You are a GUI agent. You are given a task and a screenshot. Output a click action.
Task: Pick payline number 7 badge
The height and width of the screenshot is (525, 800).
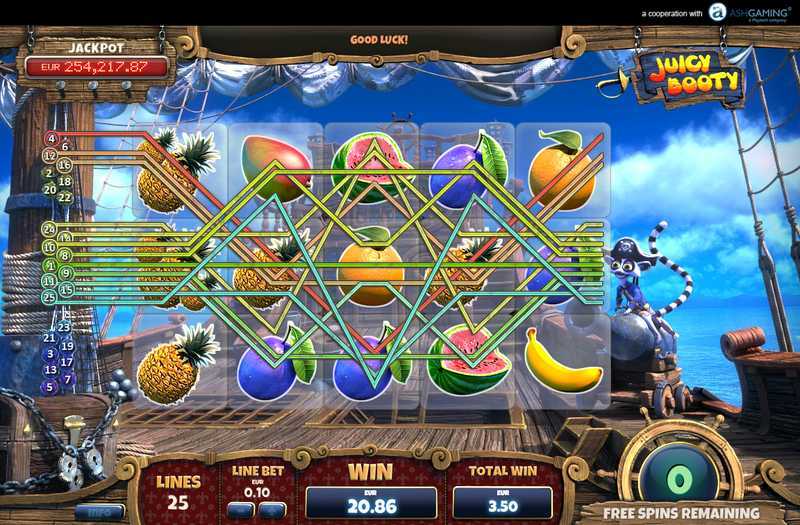tap(69, 379)
